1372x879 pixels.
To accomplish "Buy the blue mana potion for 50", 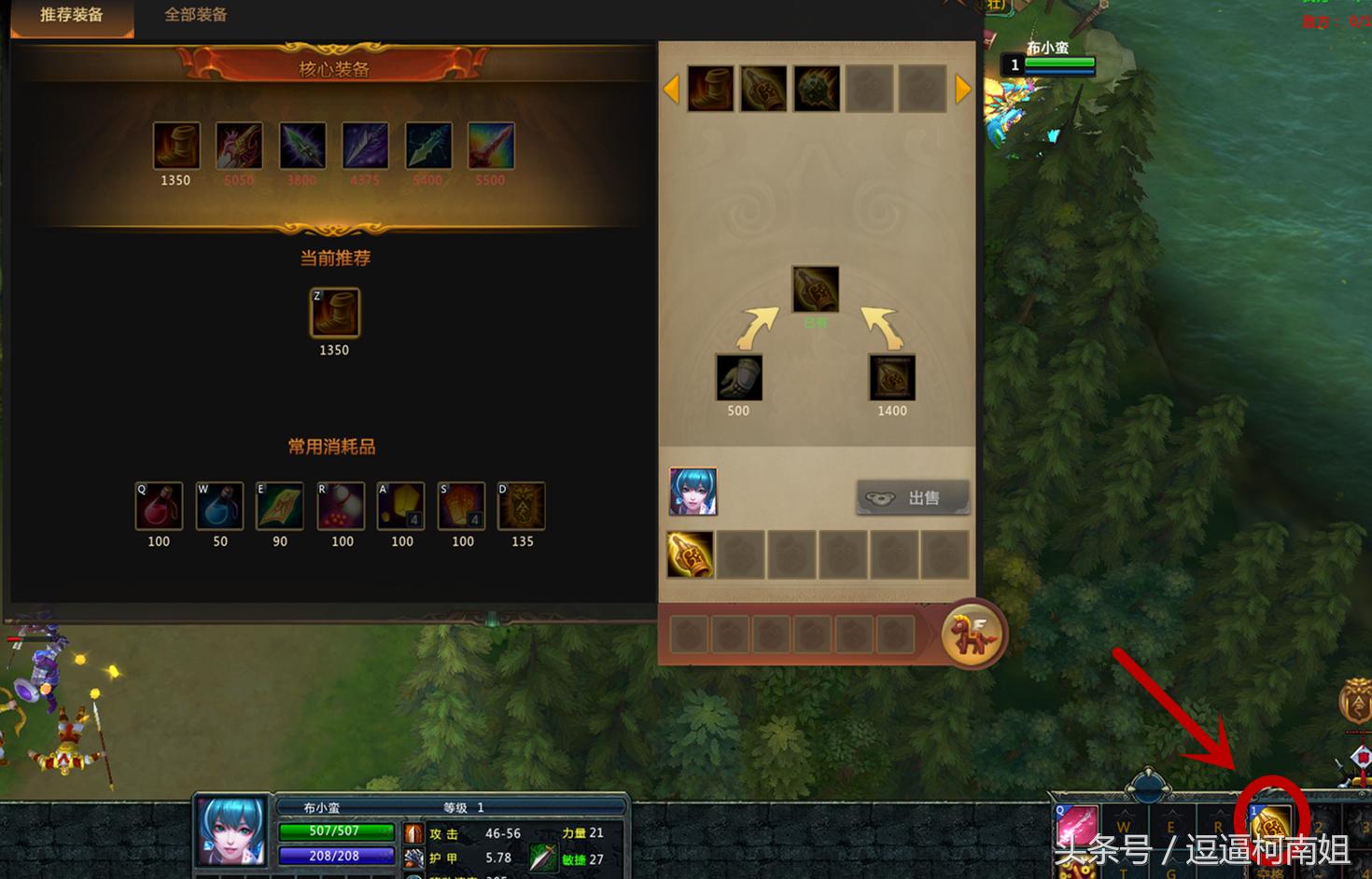I will [219, 506].
